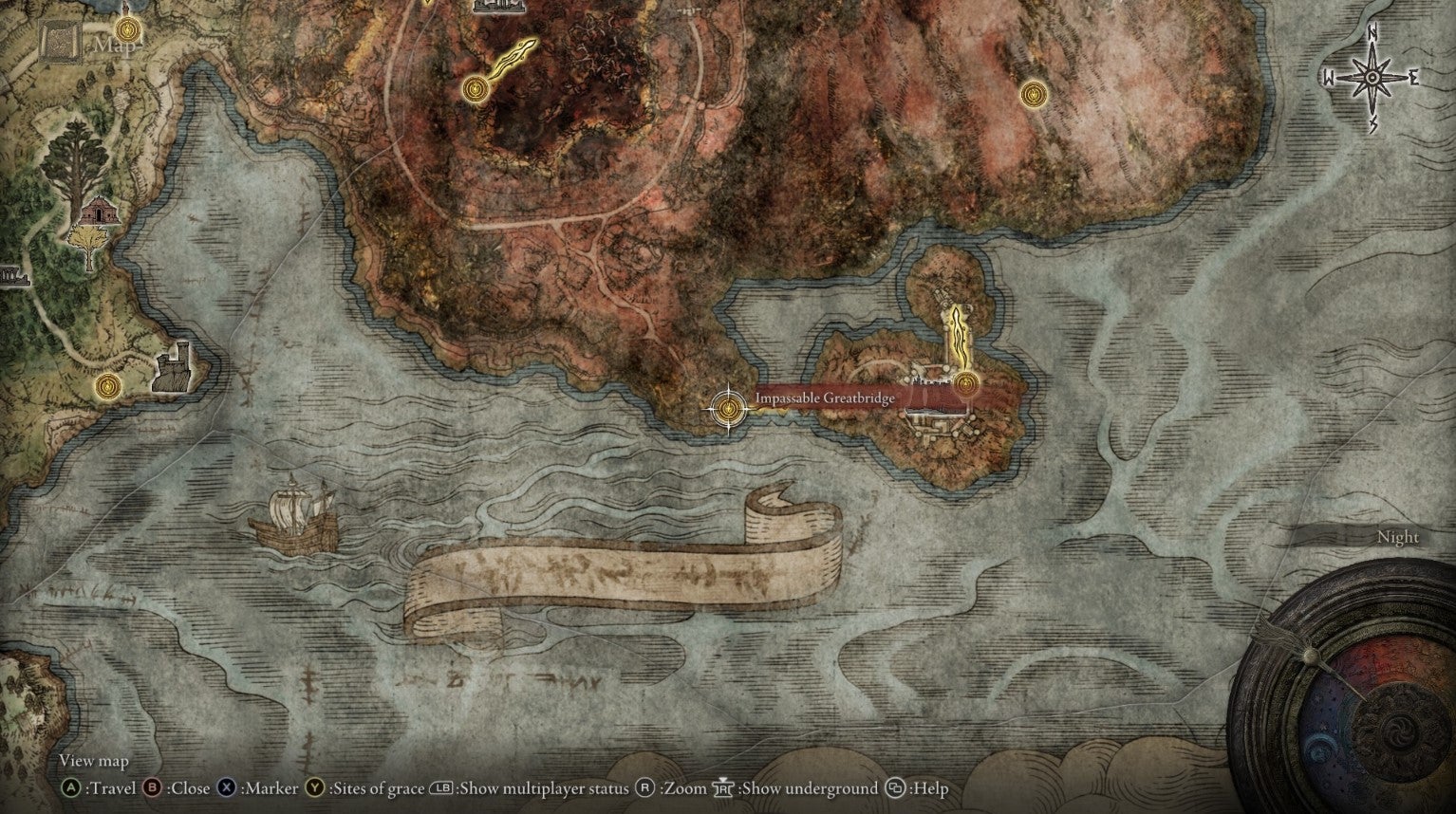Click the Night time-of-day indicator

pos(1397,537)
